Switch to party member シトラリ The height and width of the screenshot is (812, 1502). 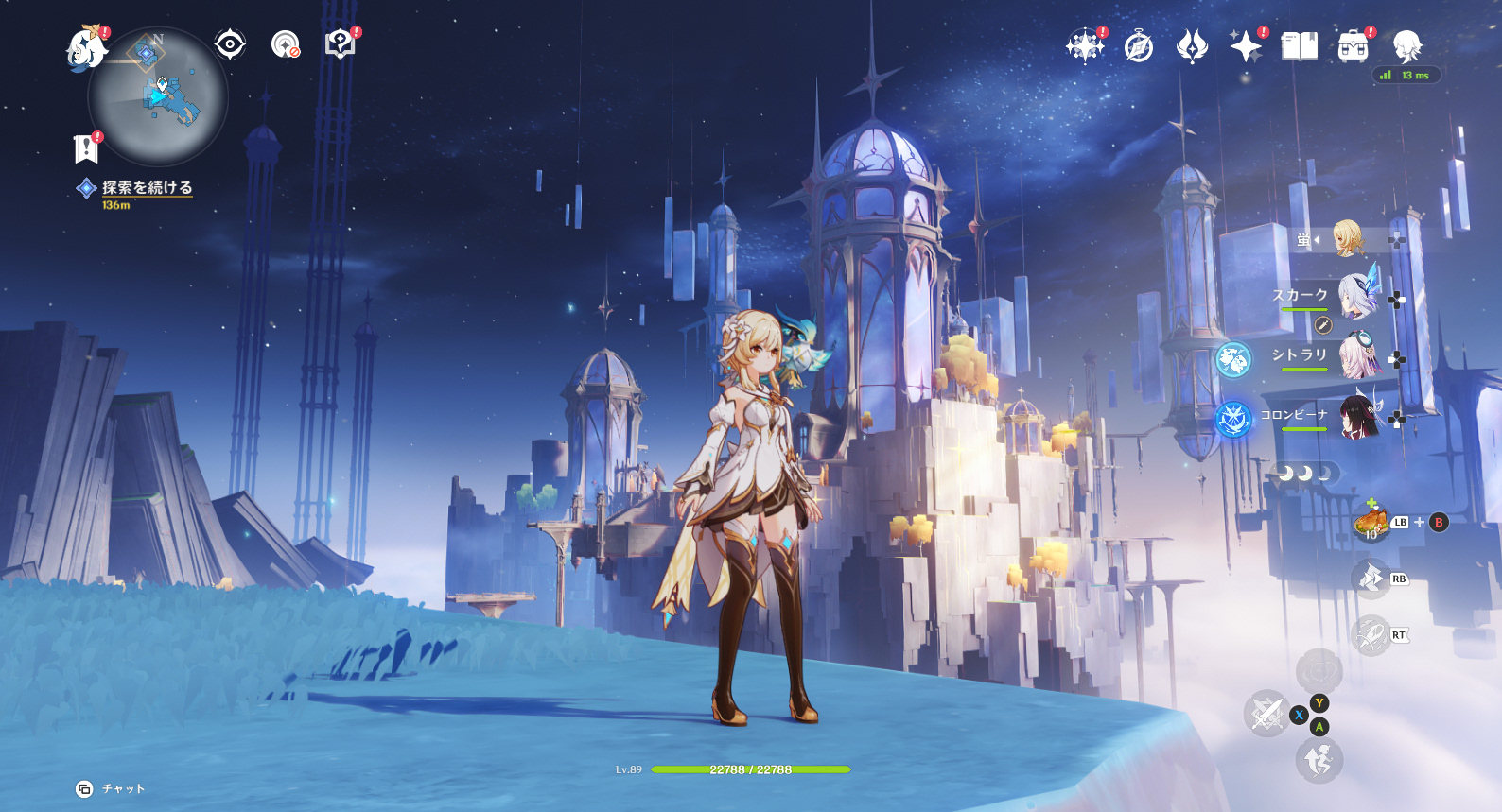point(1356,356)
